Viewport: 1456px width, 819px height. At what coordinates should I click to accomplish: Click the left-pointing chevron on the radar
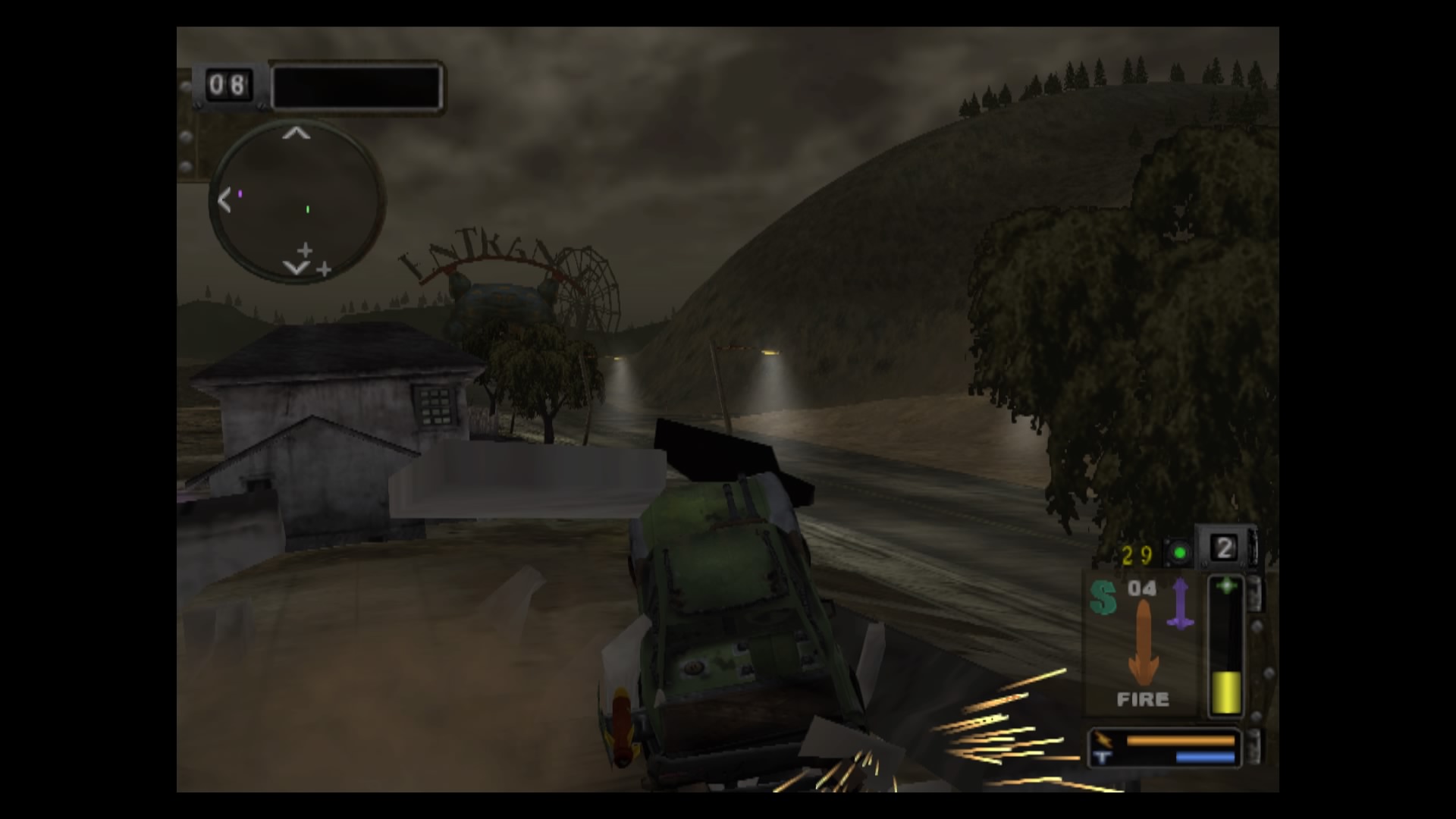coord(225,199)
